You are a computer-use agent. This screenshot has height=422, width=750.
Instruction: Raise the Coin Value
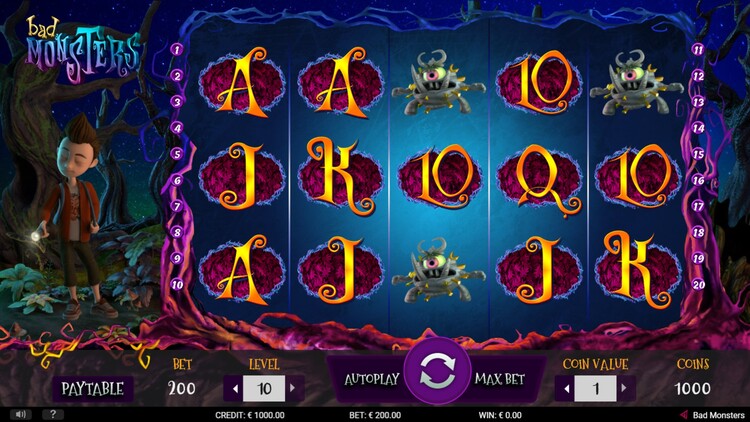(624, 387)
